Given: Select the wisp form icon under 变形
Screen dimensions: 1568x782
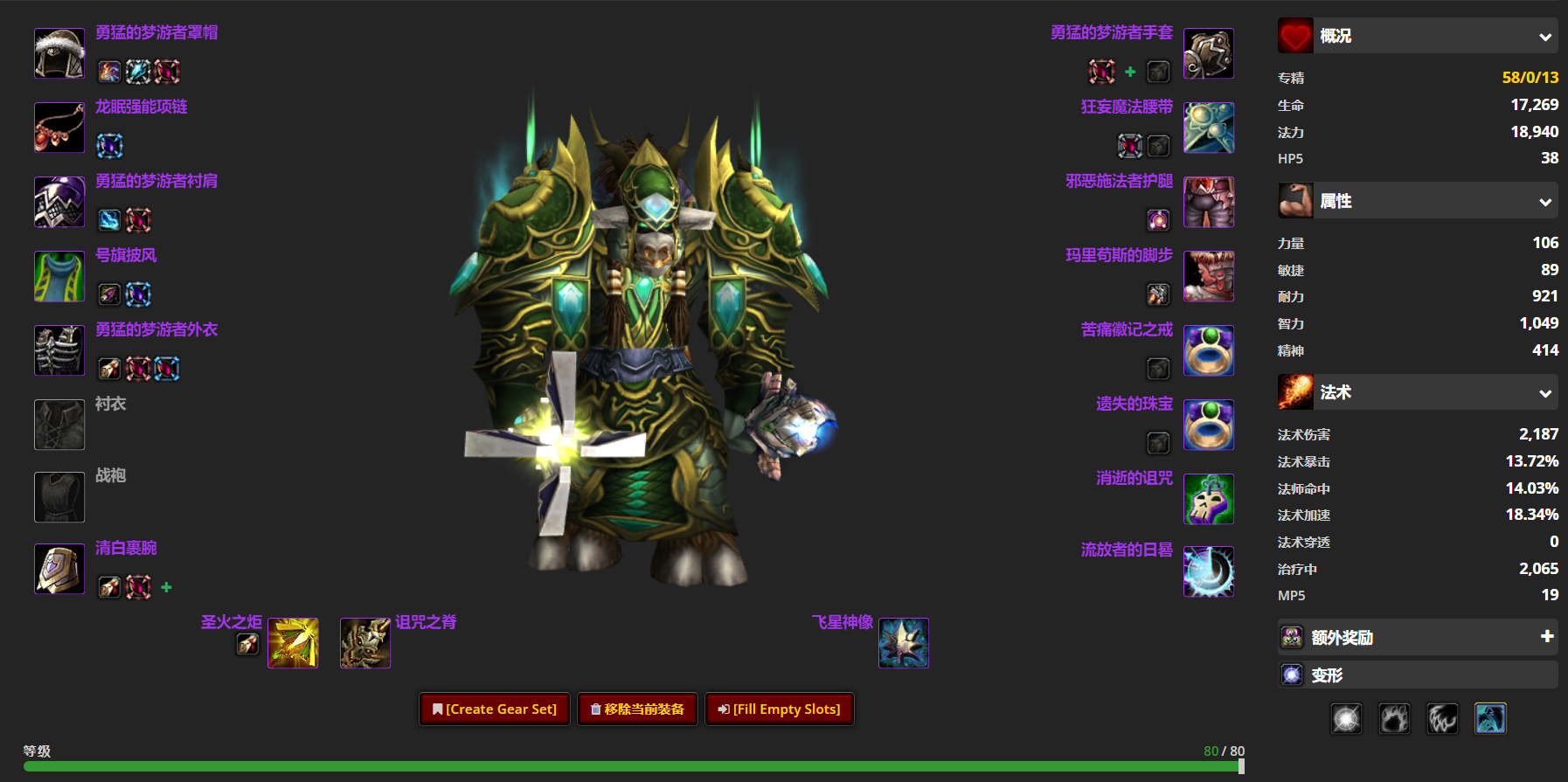Looking at the screenshot, I should 1346,718.
